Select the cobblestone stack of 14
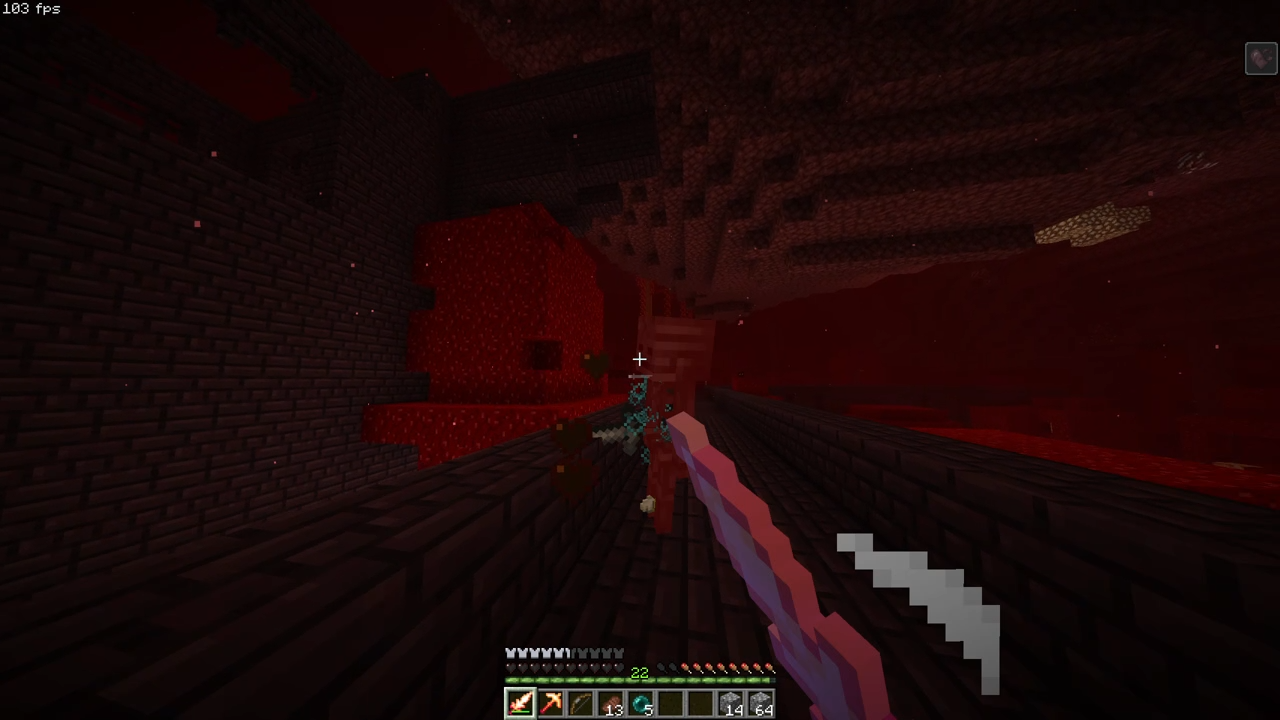The image size is (1280, 720). 731,703
